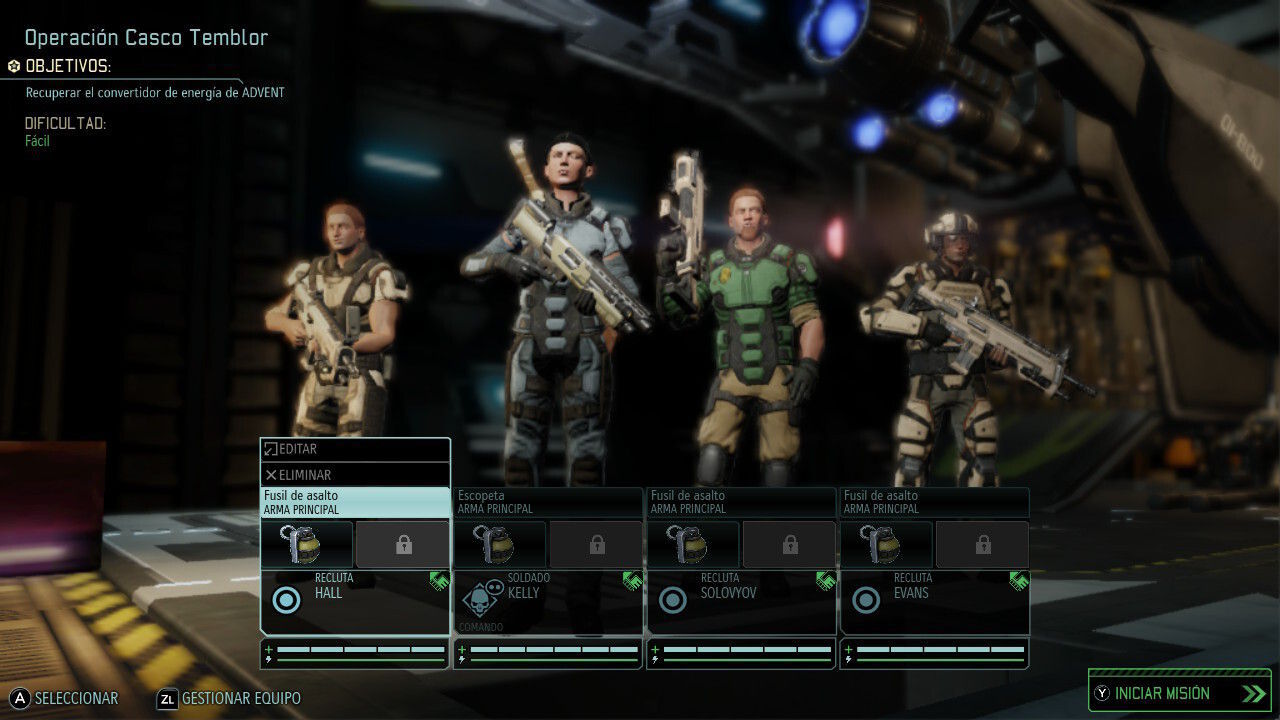Choose Editar for soldier Hall

(x=355, y=450)
